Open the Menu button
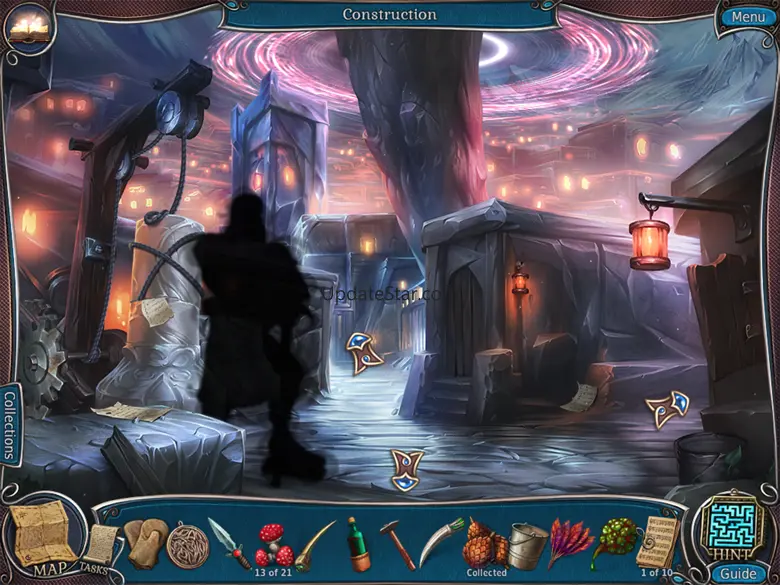This screenshot has height=585, width=780. coord(747,16)
